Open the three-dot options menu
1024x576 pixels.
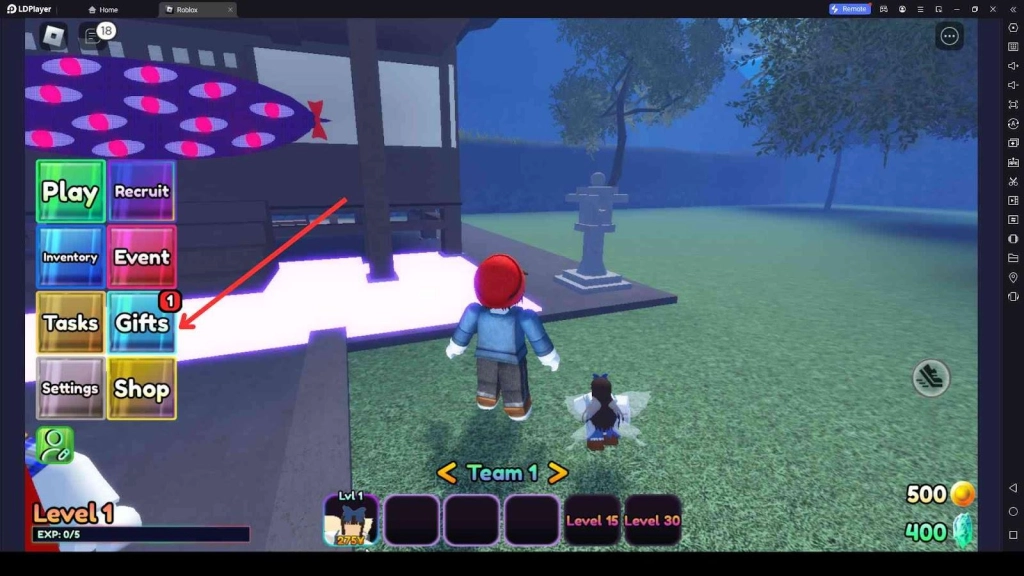coord(949,37)
